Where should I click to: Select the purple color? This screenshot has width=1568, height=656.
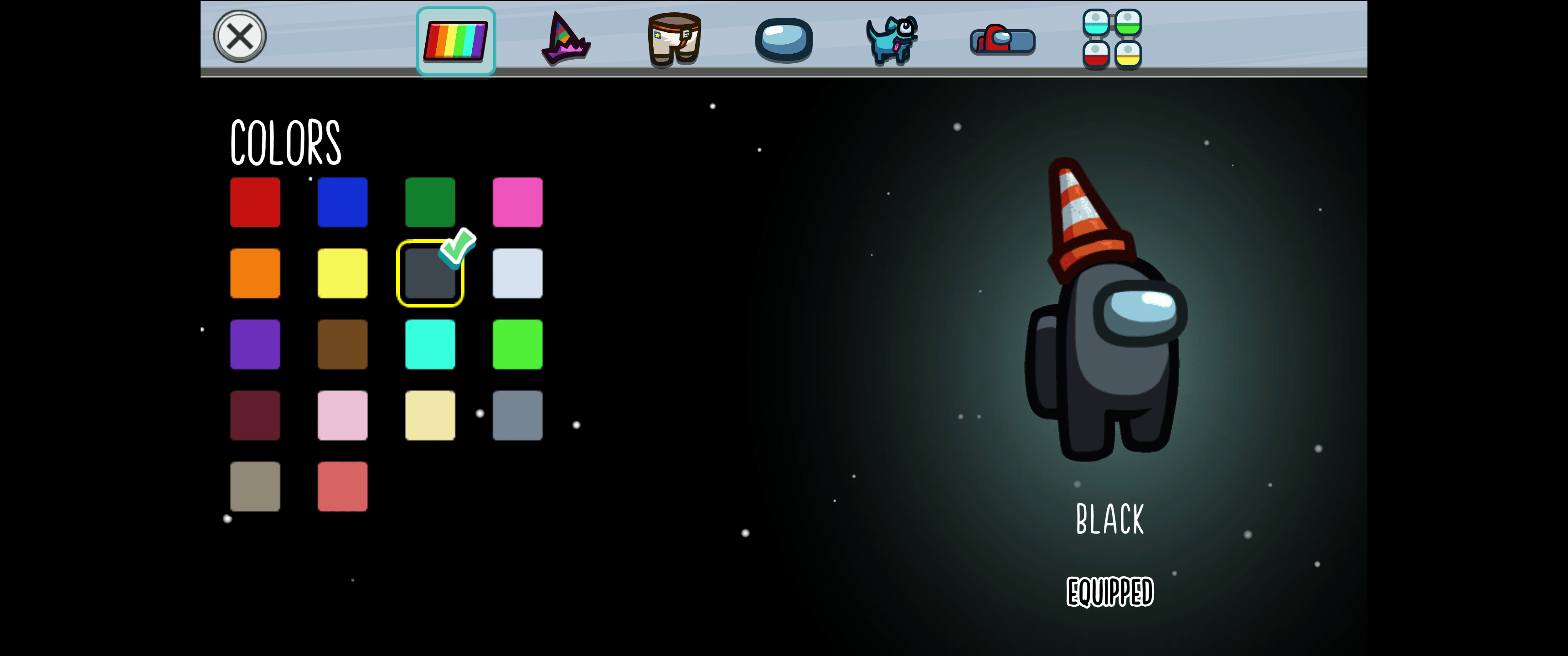(x=255, y=344)
